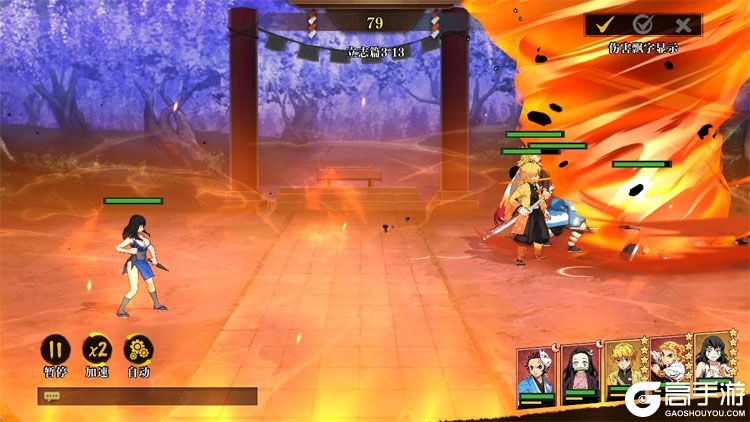The width and height of the screenshot is (750, 422).
Task: Select the circled grey checkmark display option
Action: [643, 25]
